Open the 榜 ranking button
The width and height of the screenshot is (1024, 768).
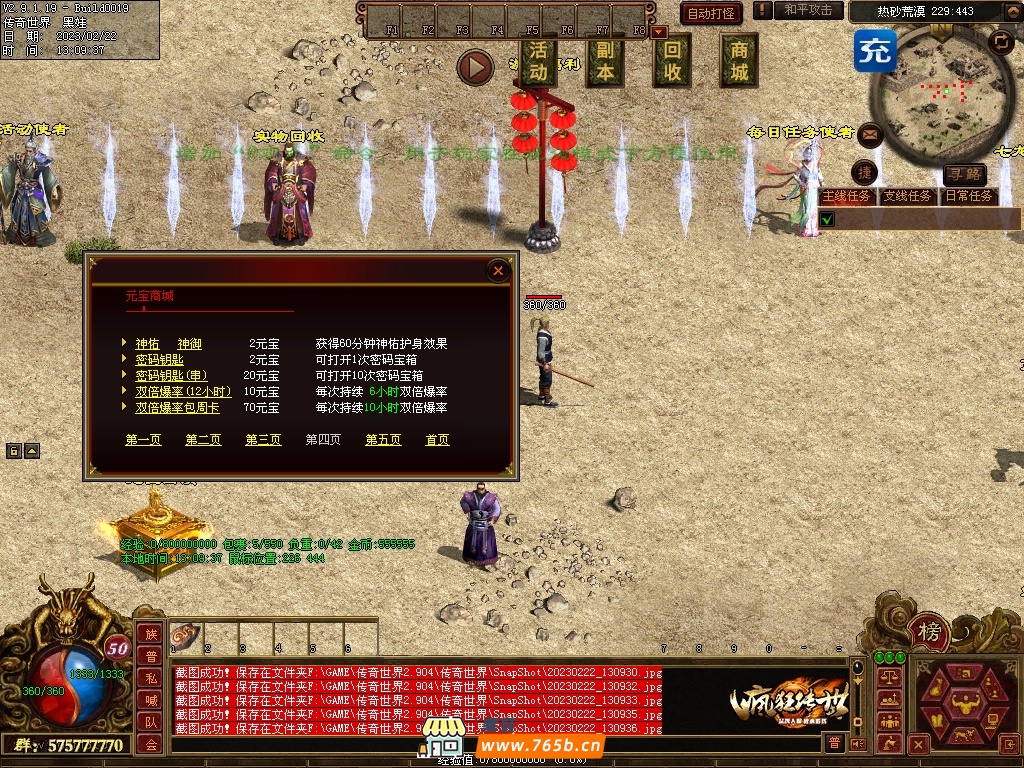point(930,631)
